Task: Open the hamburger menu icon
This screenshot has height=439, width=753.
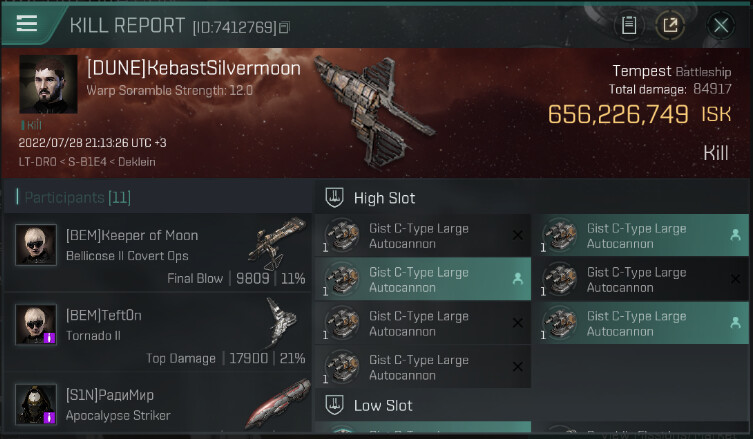Action: [27, 24]
